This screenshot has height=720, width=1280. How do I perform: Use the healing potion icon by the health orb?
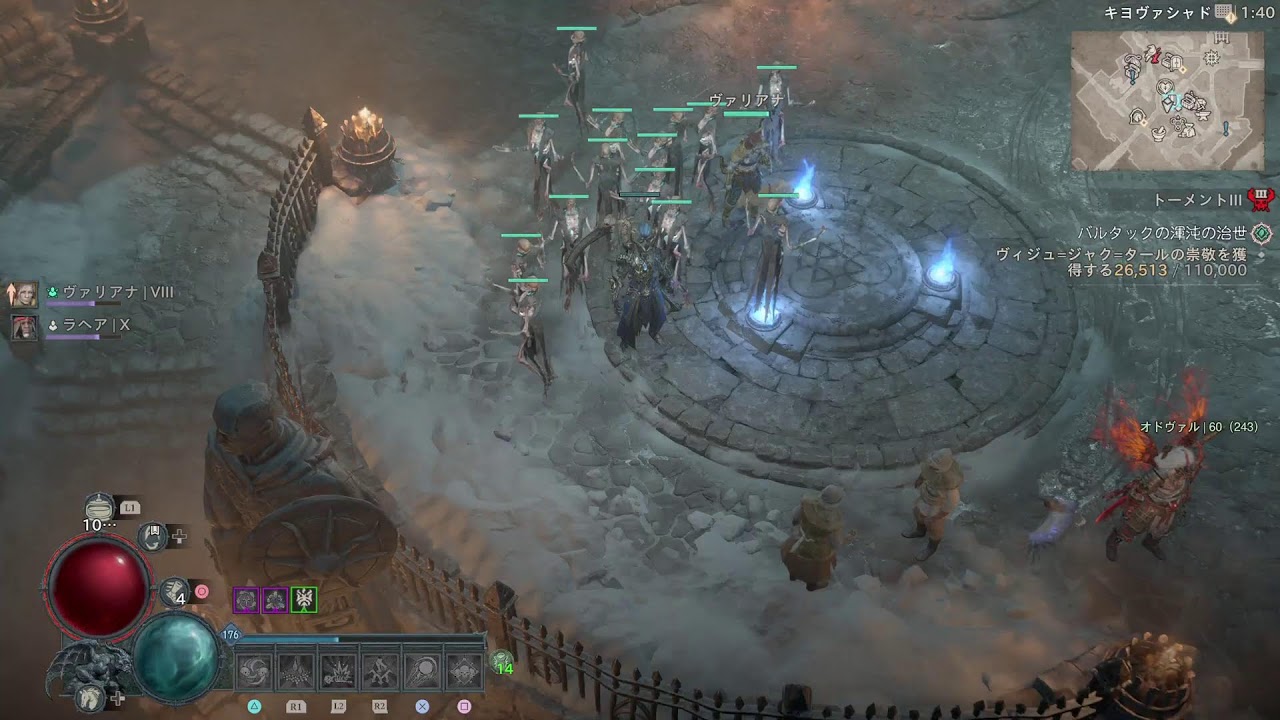[x=99, y=508]
